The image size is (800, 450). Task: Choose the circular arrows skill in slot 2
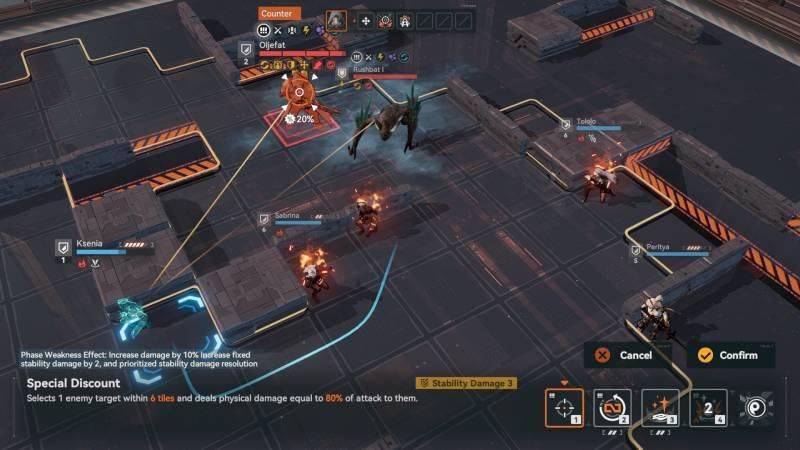pos(612,408)
